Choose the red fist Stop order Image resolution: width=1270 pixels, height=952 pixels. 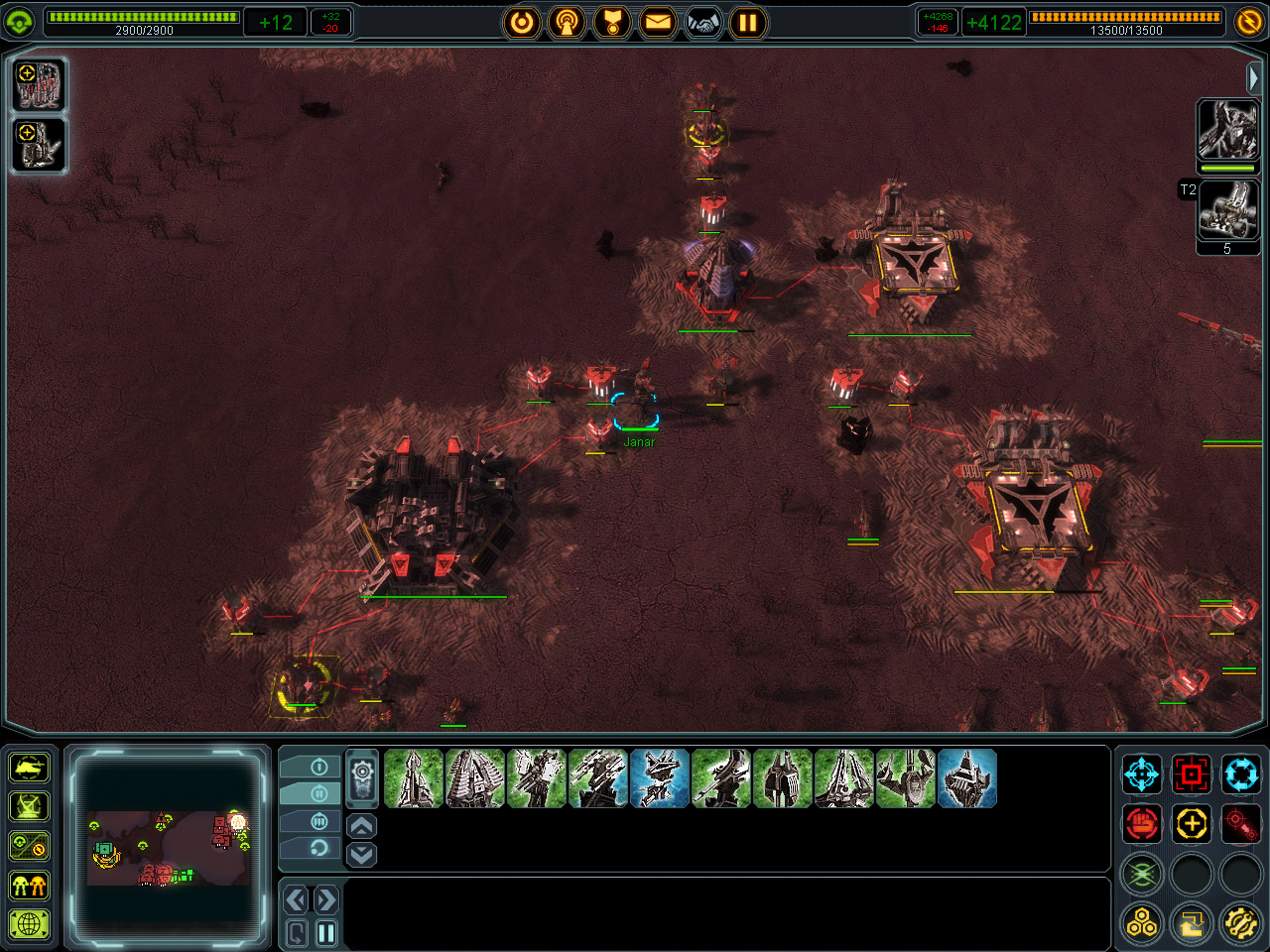click(x=1142, y=823)
